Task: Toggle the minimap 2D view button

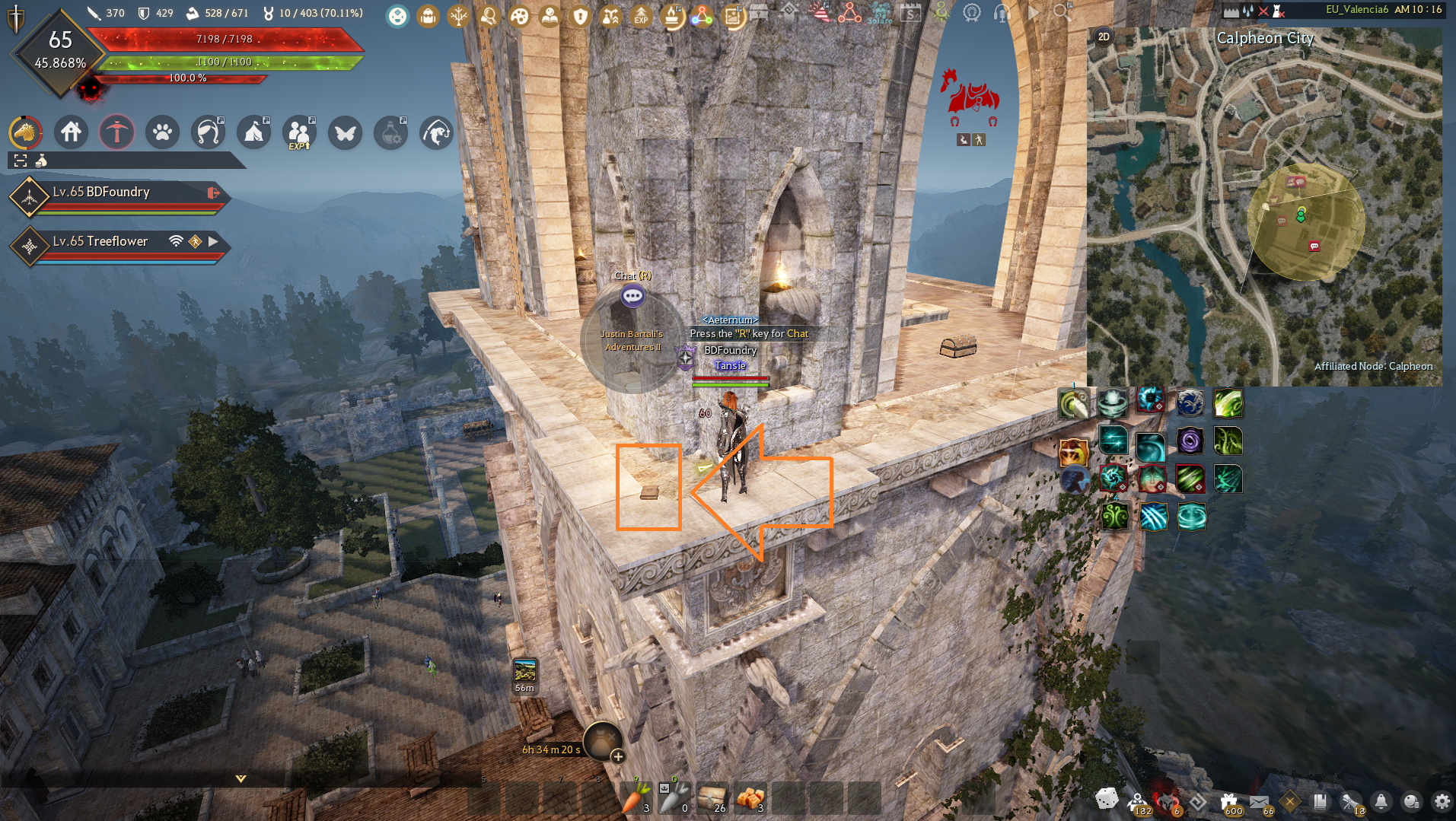Action: [1104, 37]
